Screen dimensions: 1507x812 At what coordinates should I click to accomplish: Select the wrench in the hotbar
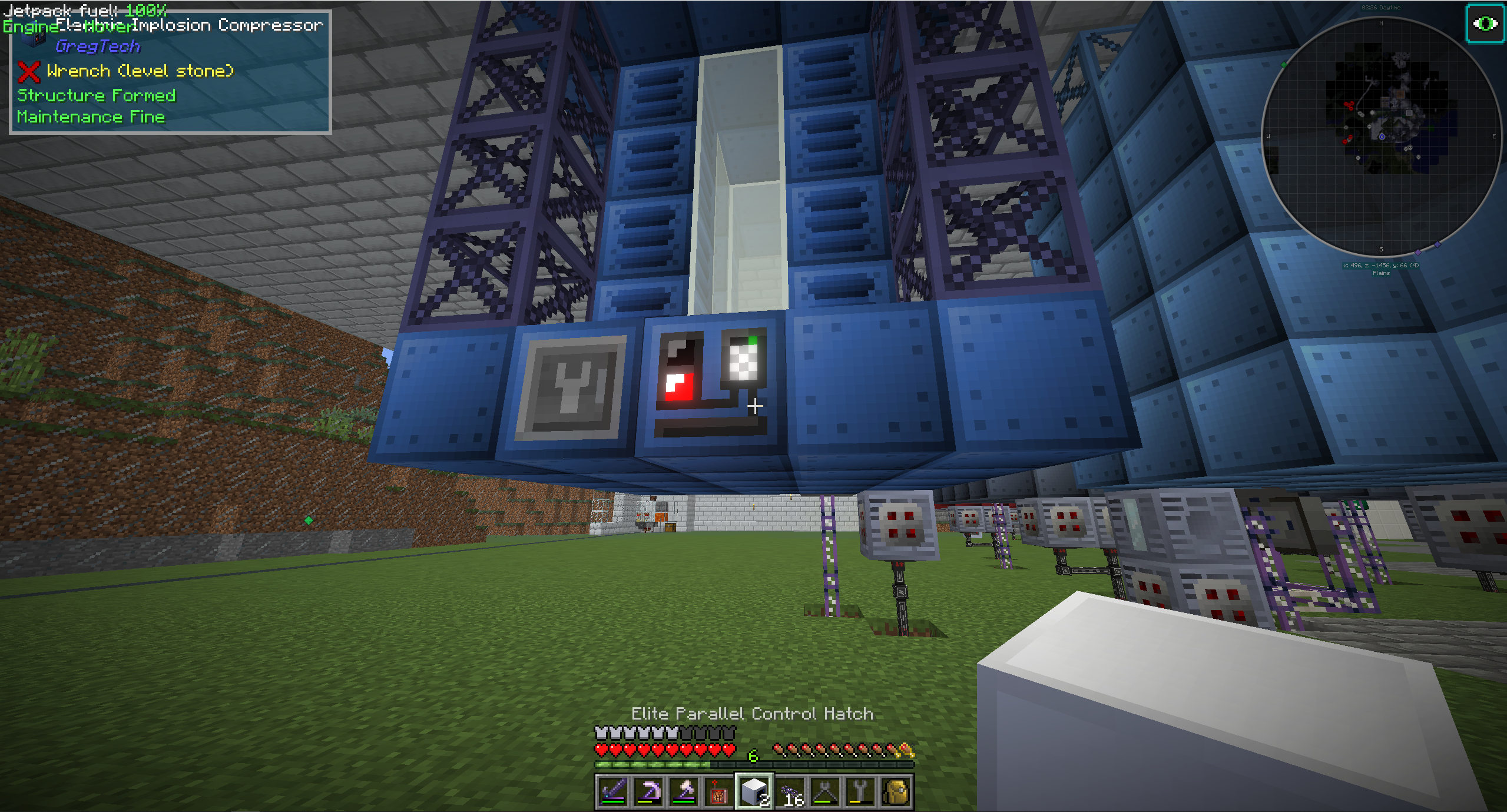862,790
